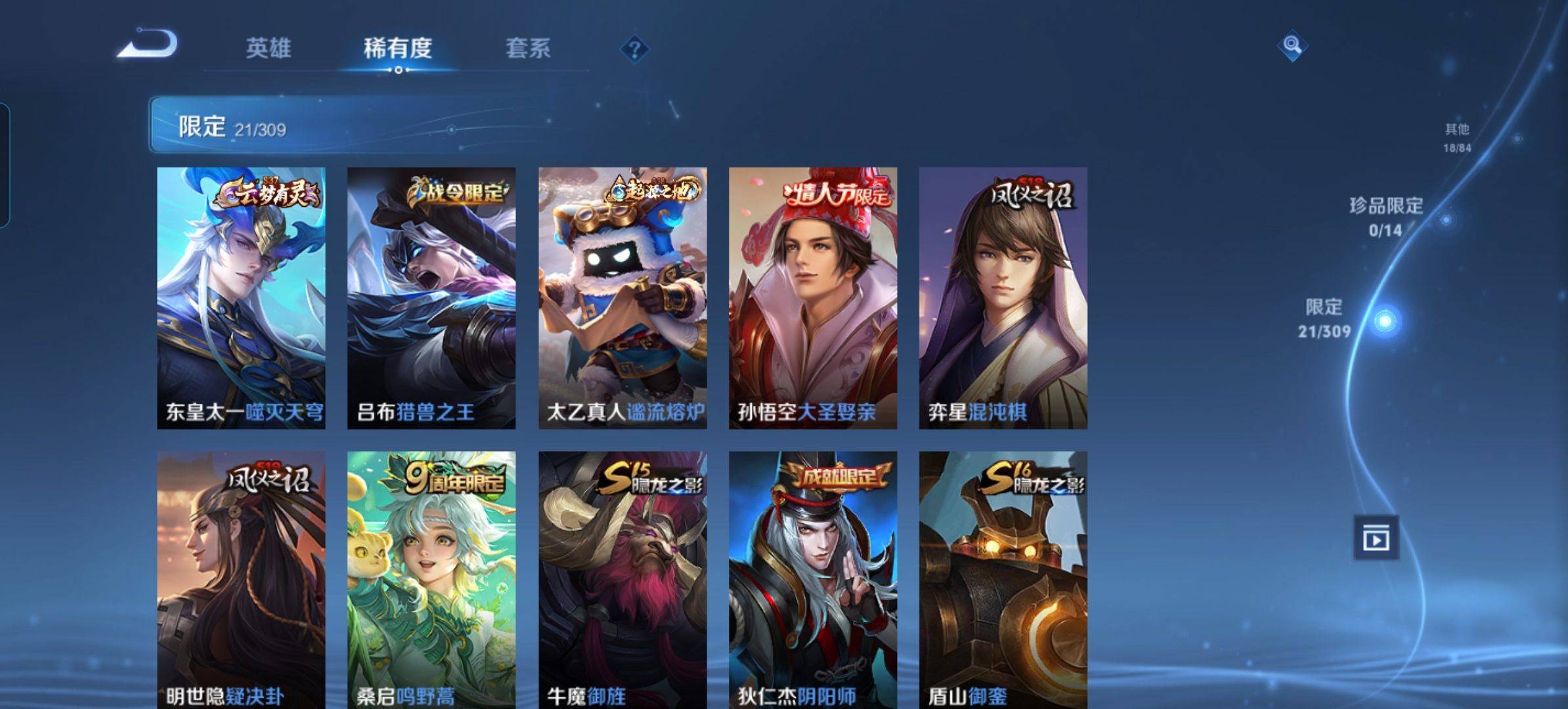Open the magnifying glass search
This screenshot has width=1568, height=709.
[1292, 45]
